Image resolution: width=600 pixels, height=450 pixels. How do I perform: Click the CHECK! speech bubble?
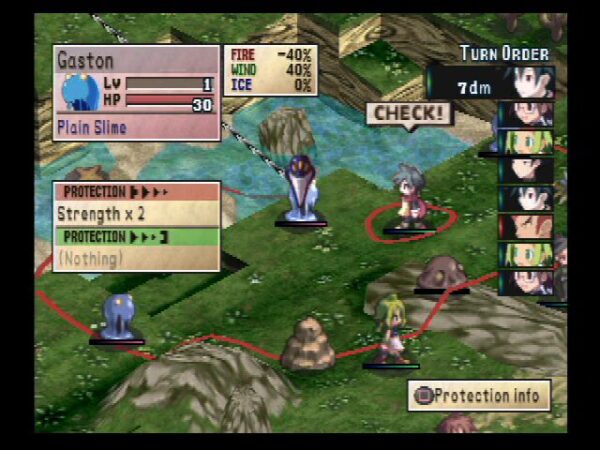408,113
